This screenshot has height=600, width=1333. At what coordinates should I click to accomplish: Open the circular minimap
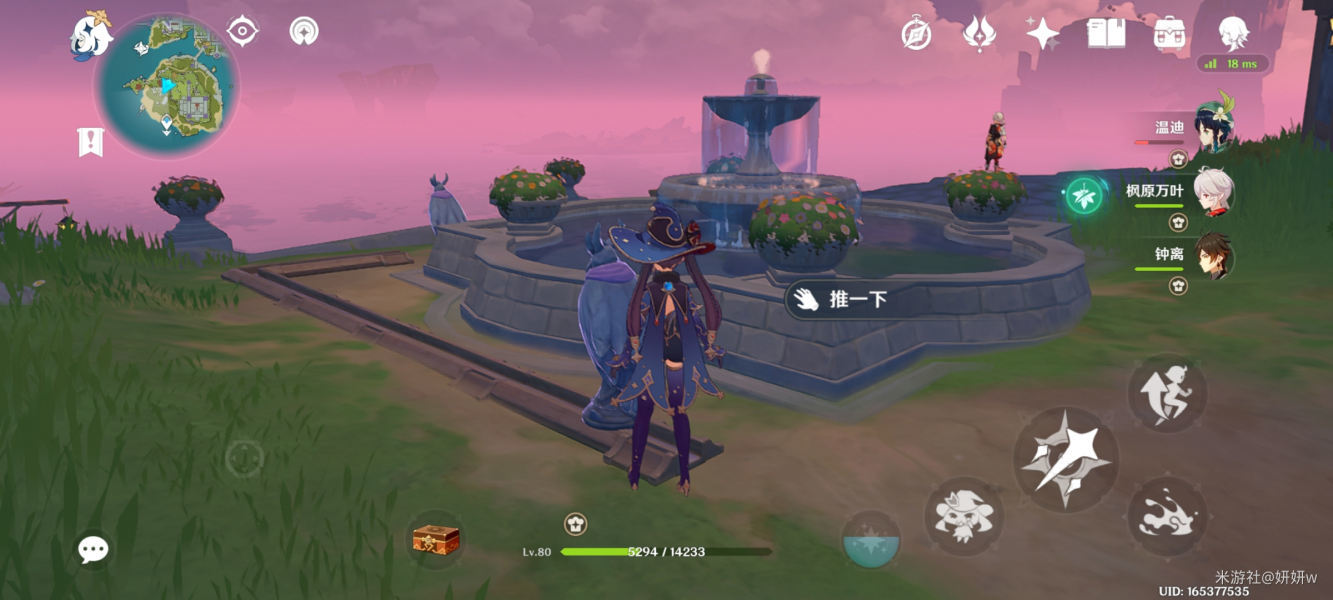coord(166,86)
